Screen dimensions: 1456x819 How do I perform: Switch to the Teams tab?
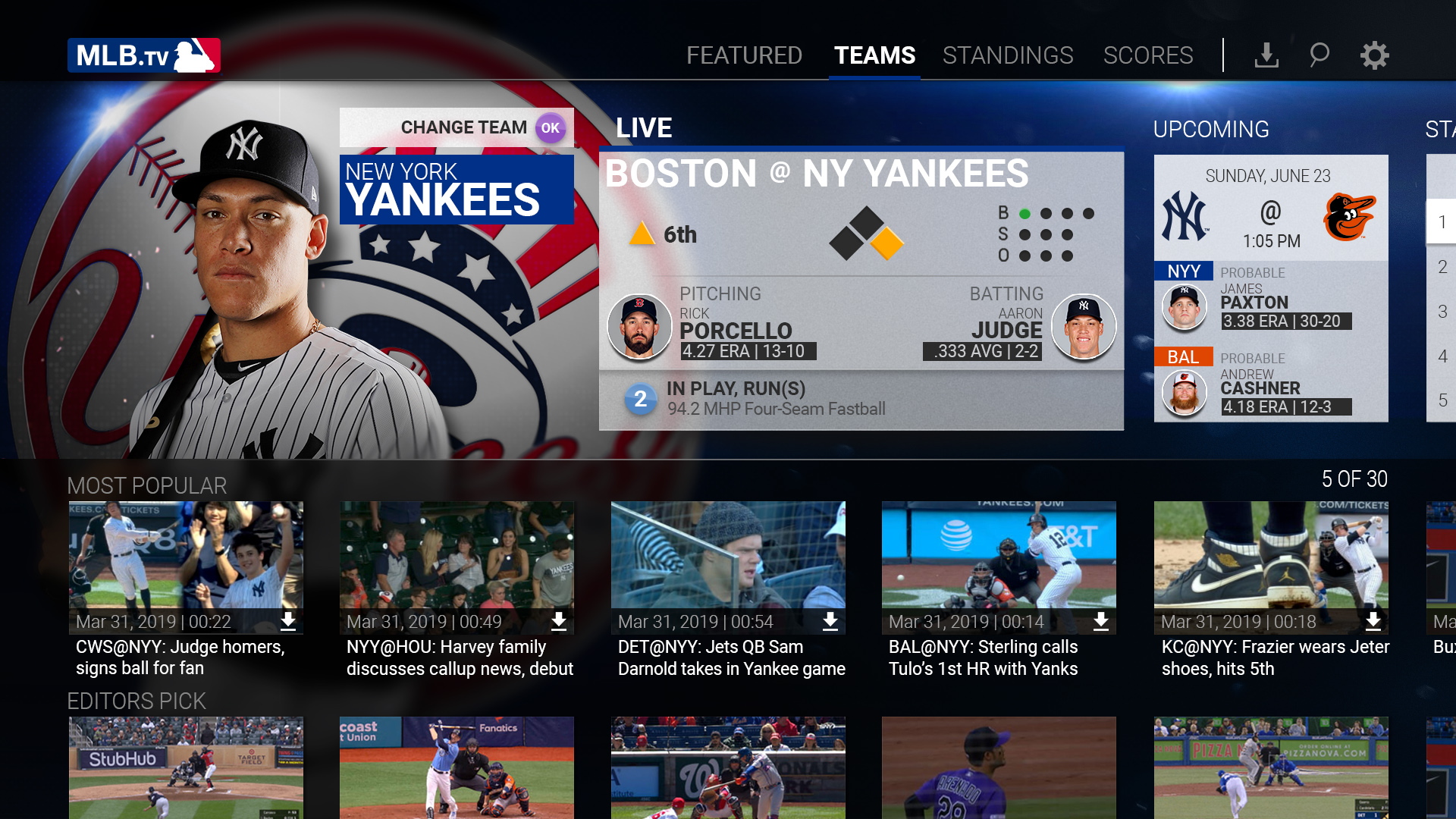click(874, 55)
